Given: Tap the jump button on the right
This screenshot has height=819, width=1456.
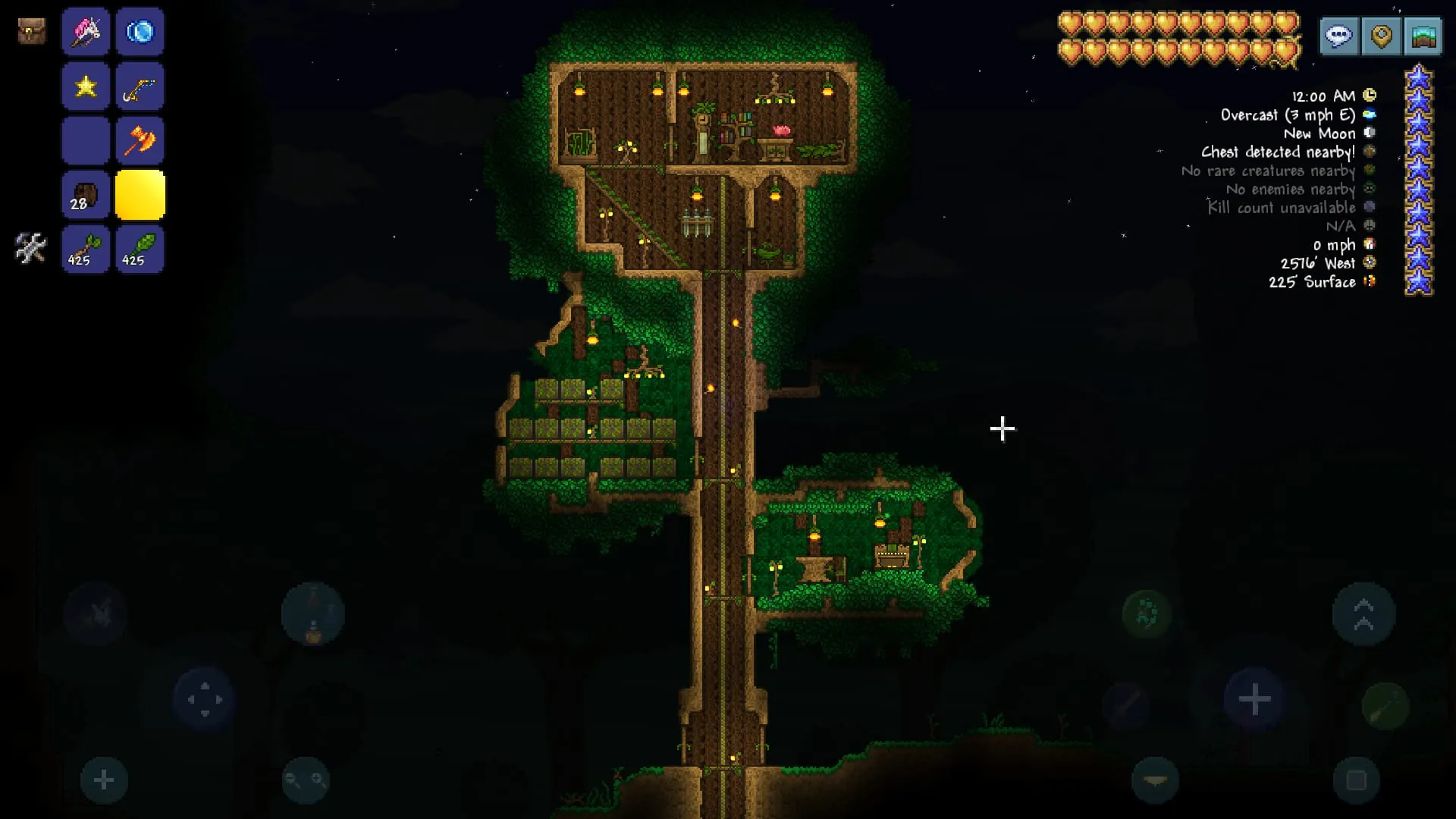Looking at the screenshot, I should pyautogui.click(x=1365, y=614).
